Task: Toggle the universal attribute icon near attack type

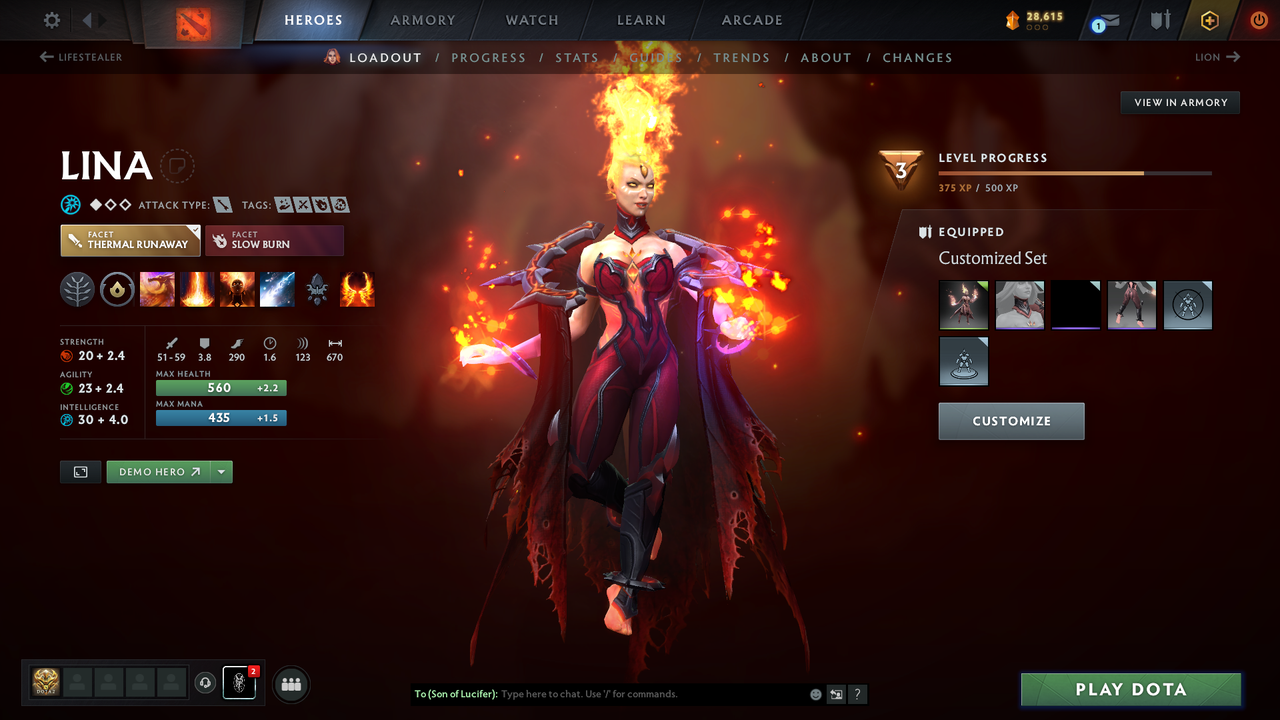Action: [69, 204]
